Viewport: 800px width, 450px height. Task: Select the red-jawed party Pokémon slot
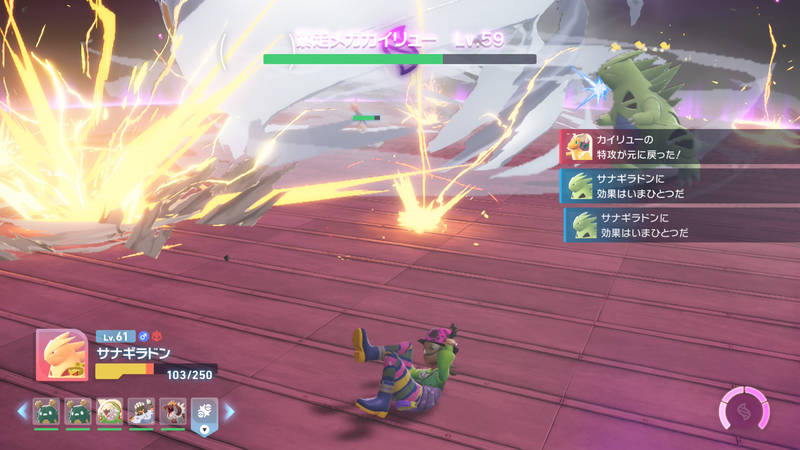point(172,411)
